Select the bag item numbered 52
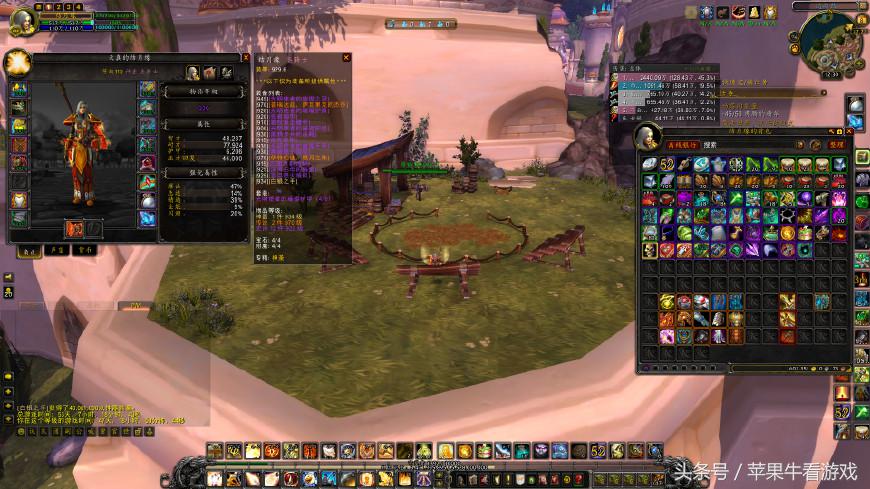 click(x=667, y=164)
